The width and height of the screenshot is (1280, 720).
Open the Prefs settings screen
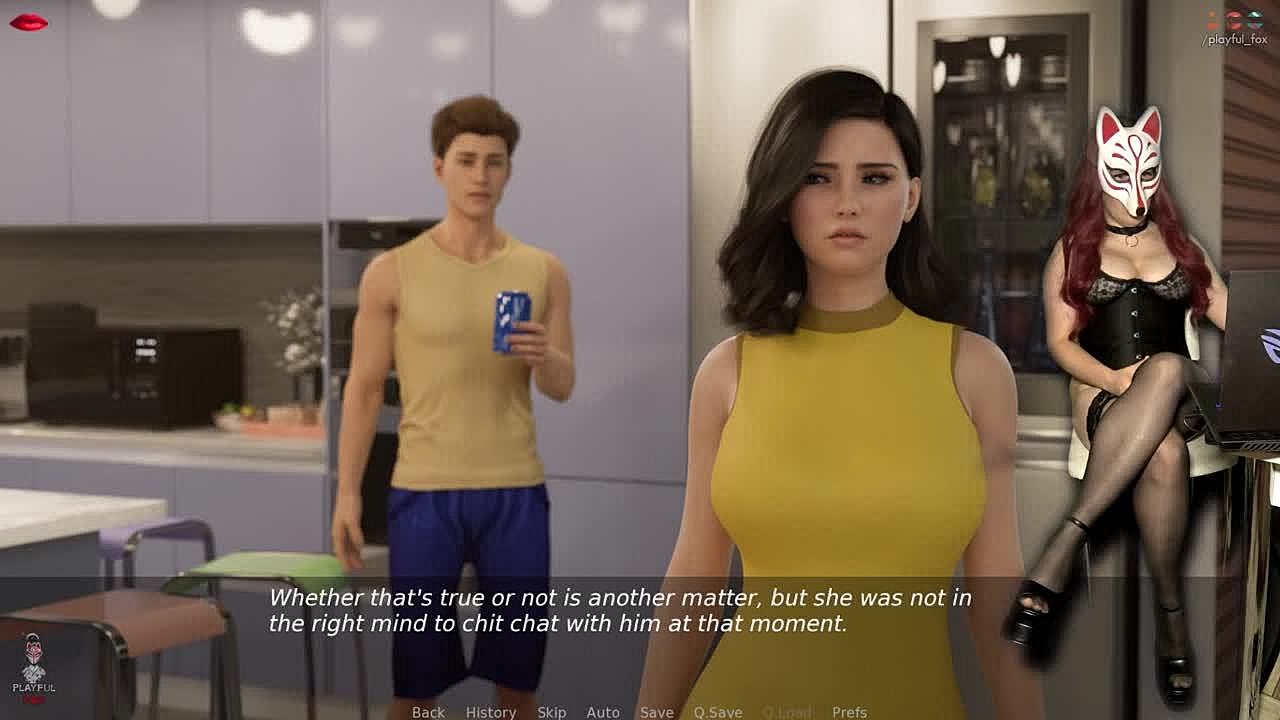tap(849, 712)
